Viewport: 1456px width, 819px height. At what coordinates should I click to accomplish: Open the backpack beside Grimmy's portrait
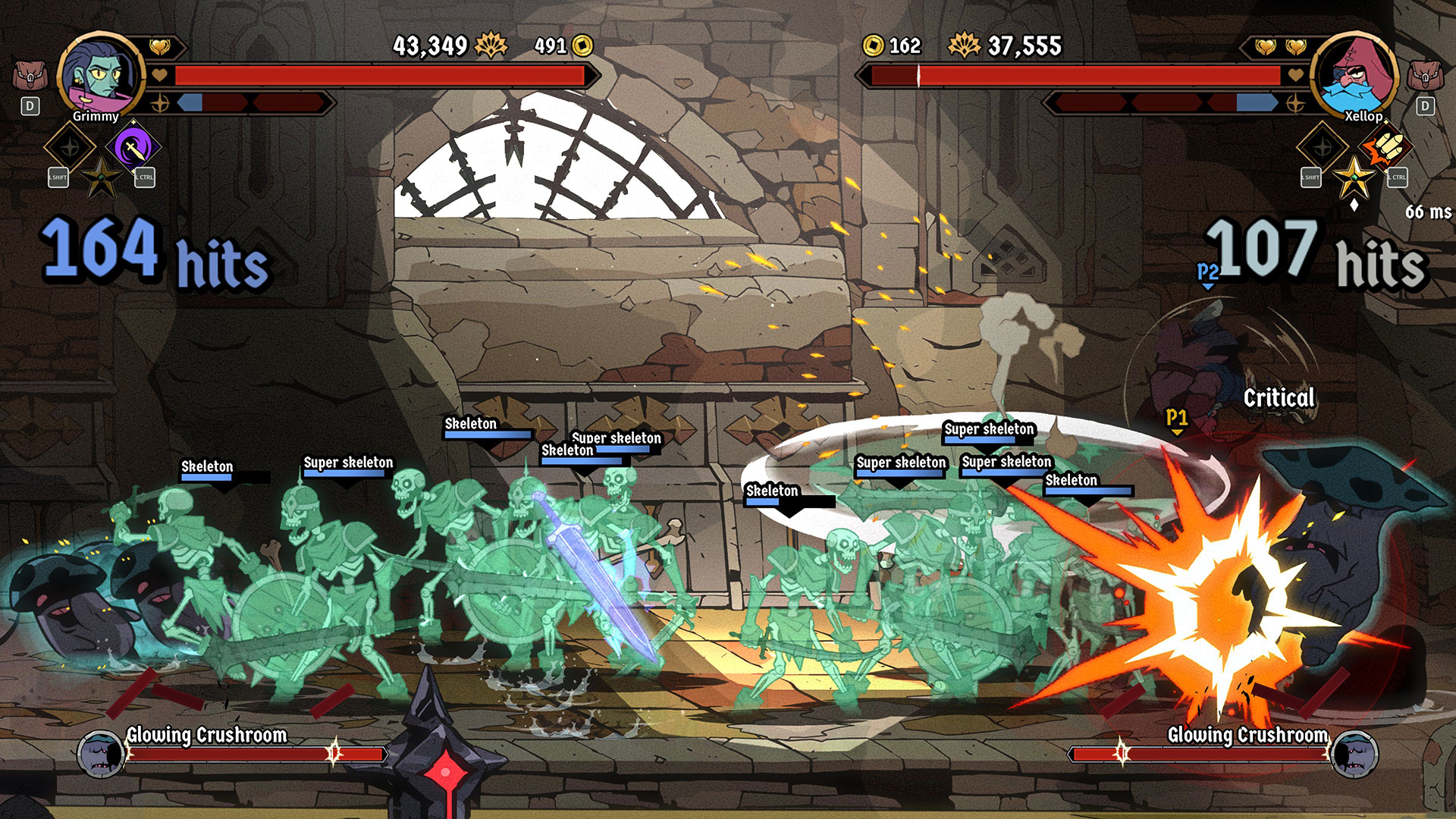click(x=30, y=76)
